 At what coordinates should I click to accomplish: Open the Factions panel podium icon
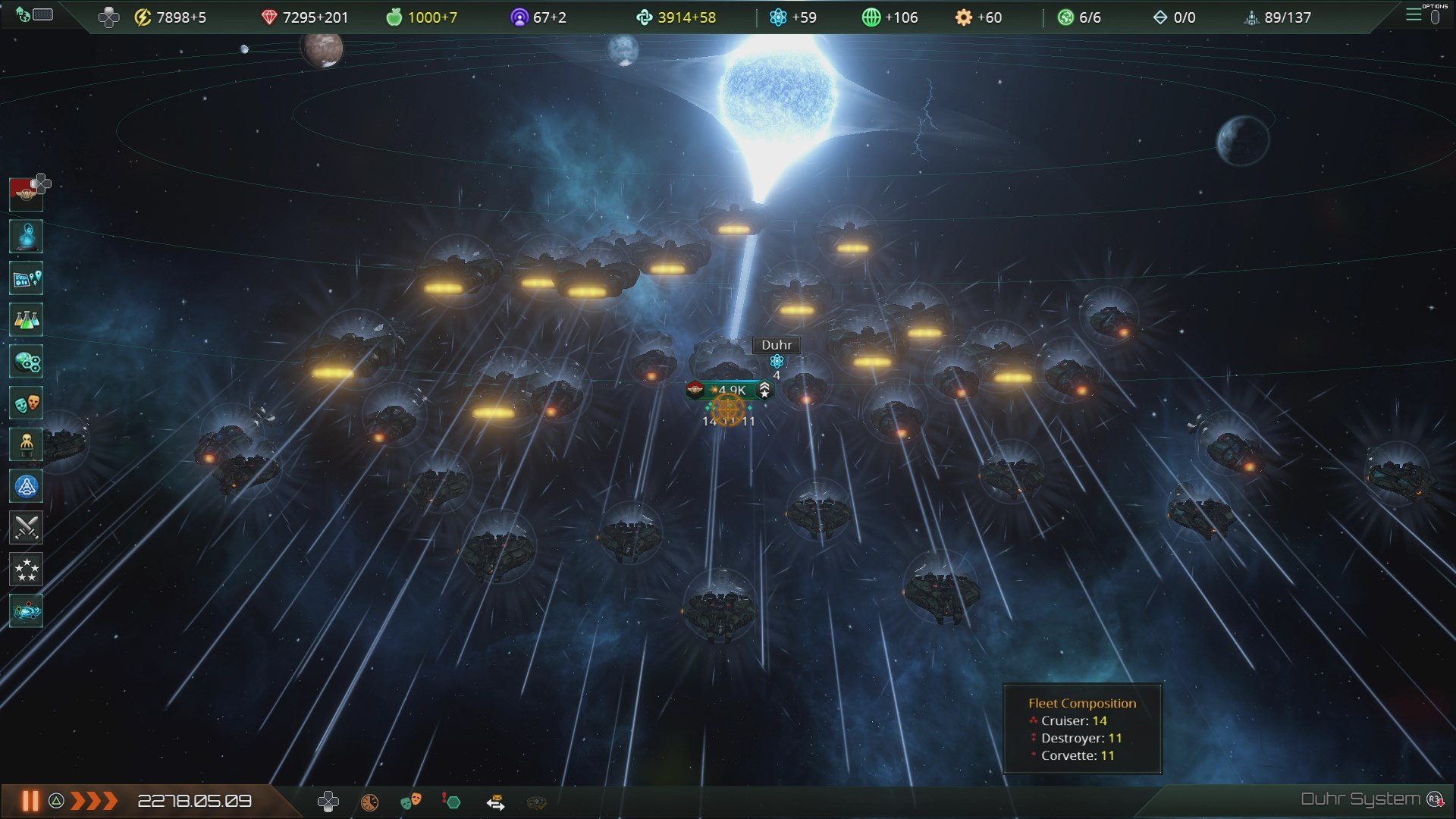click(26, 445)
